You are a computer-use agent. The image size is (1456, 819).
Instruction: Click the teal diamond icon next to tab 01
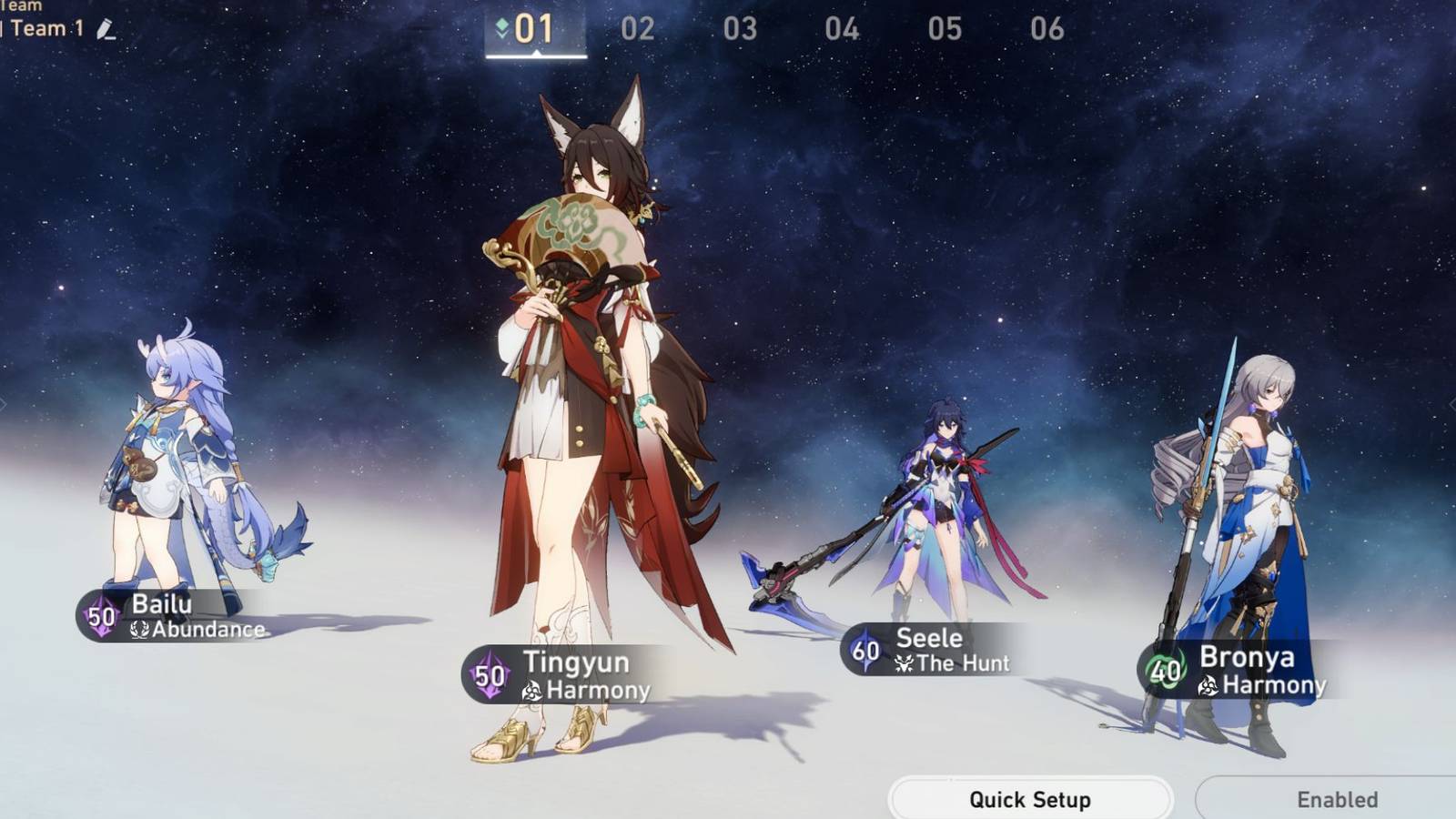coord(502,26)
